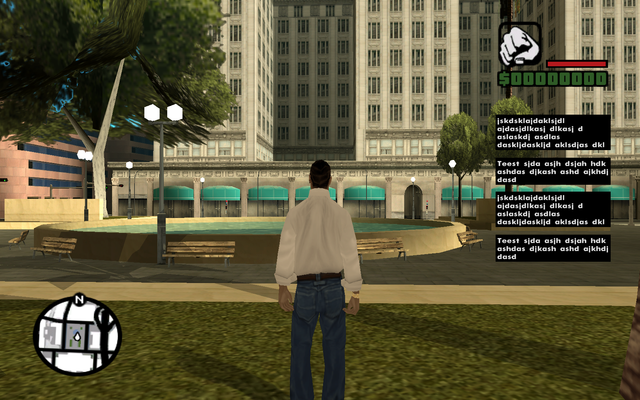Select the fist weapon icon
The width and height of the screenshot is (640, 400).
pyautogui.click(x=520, y=46)
